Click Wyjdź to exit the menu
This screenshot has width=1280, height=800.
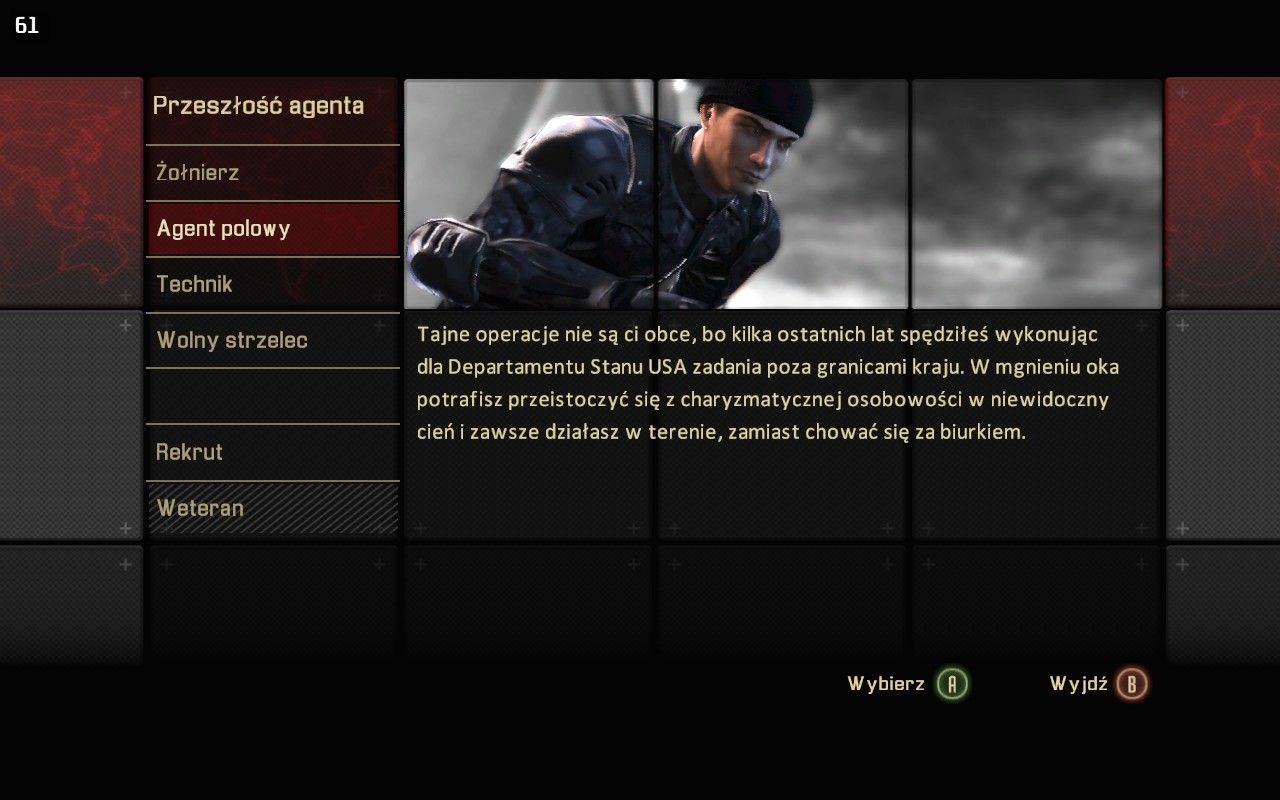(1079, 685)
